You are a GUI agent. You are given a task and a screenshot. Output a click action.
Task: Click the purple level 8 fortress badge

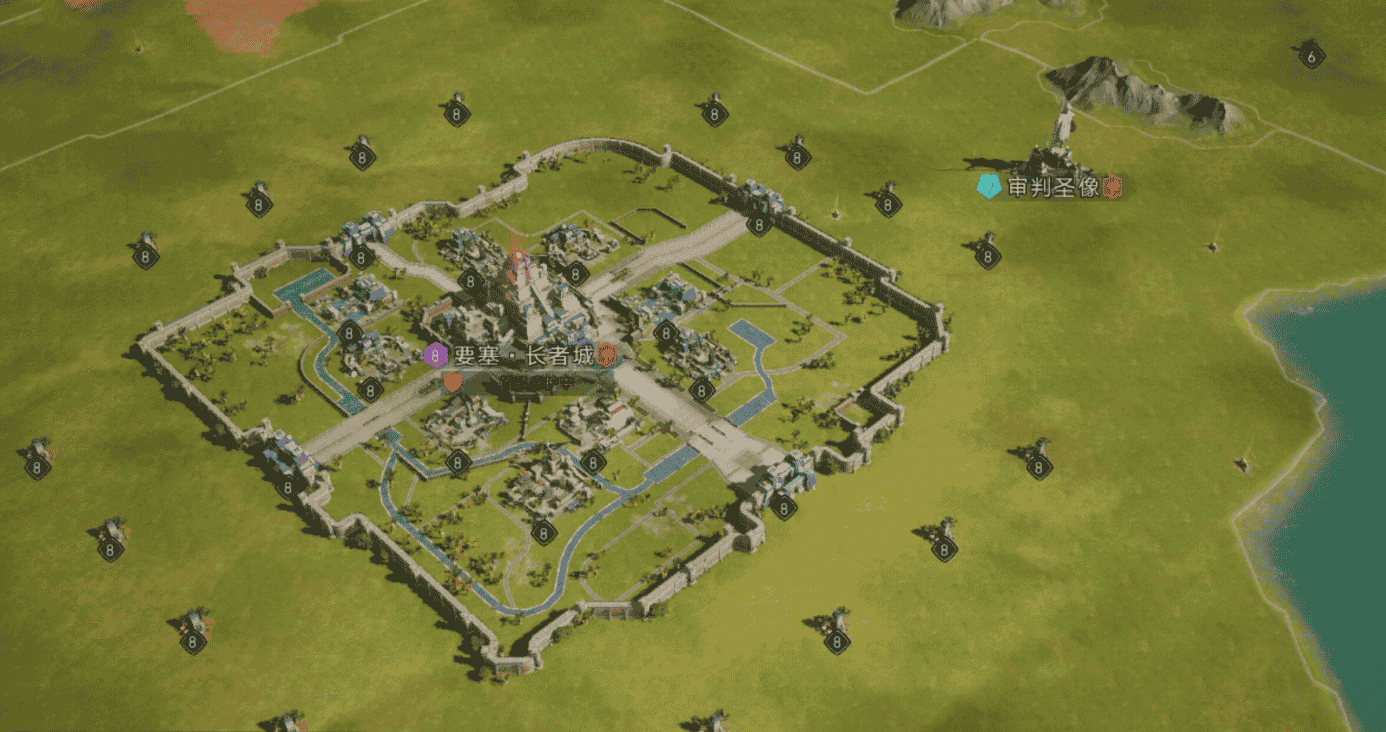pyautogui.click(x=435, y=355)
